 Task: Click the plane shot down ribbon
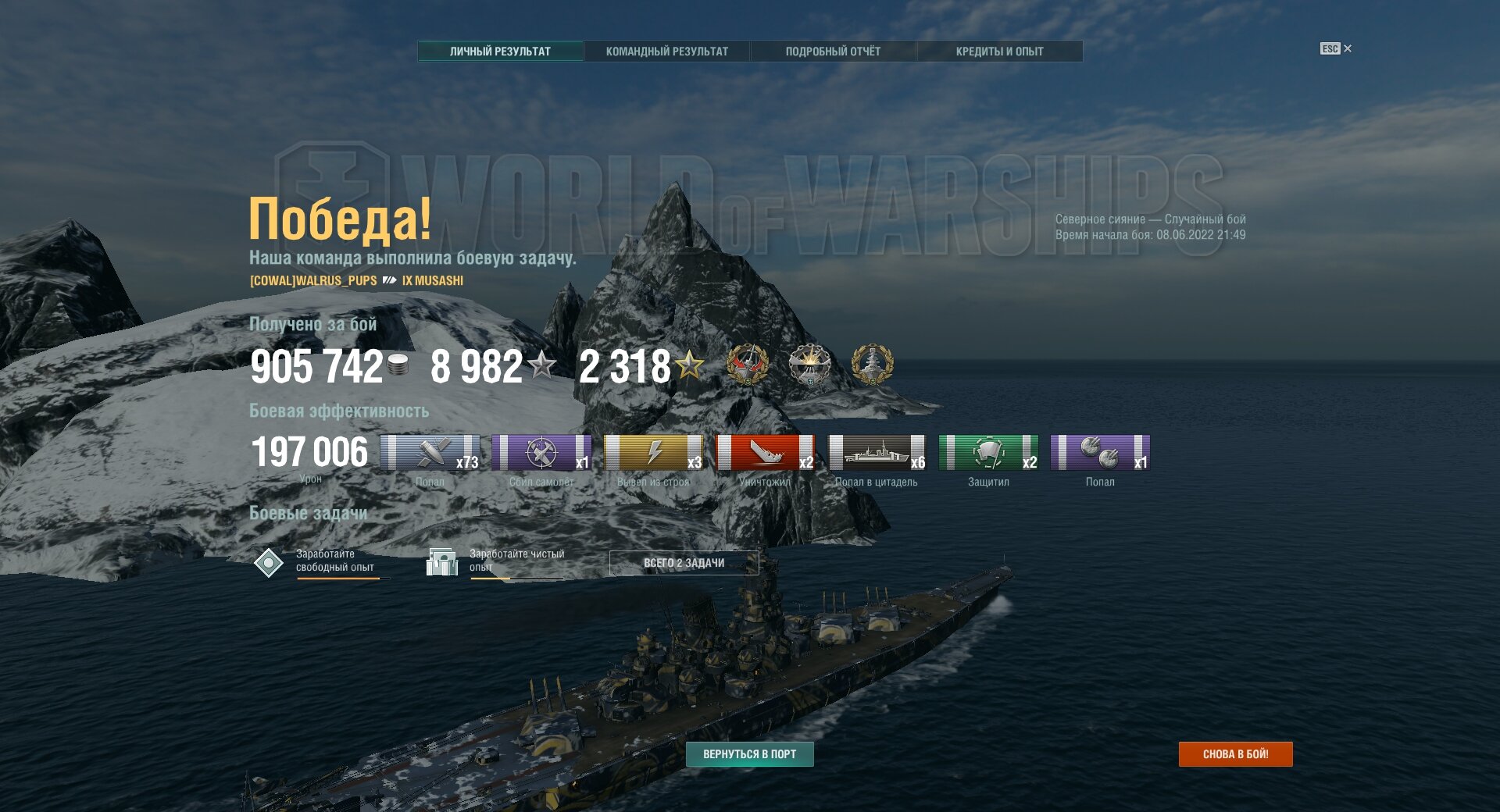(x=541, y=453)
